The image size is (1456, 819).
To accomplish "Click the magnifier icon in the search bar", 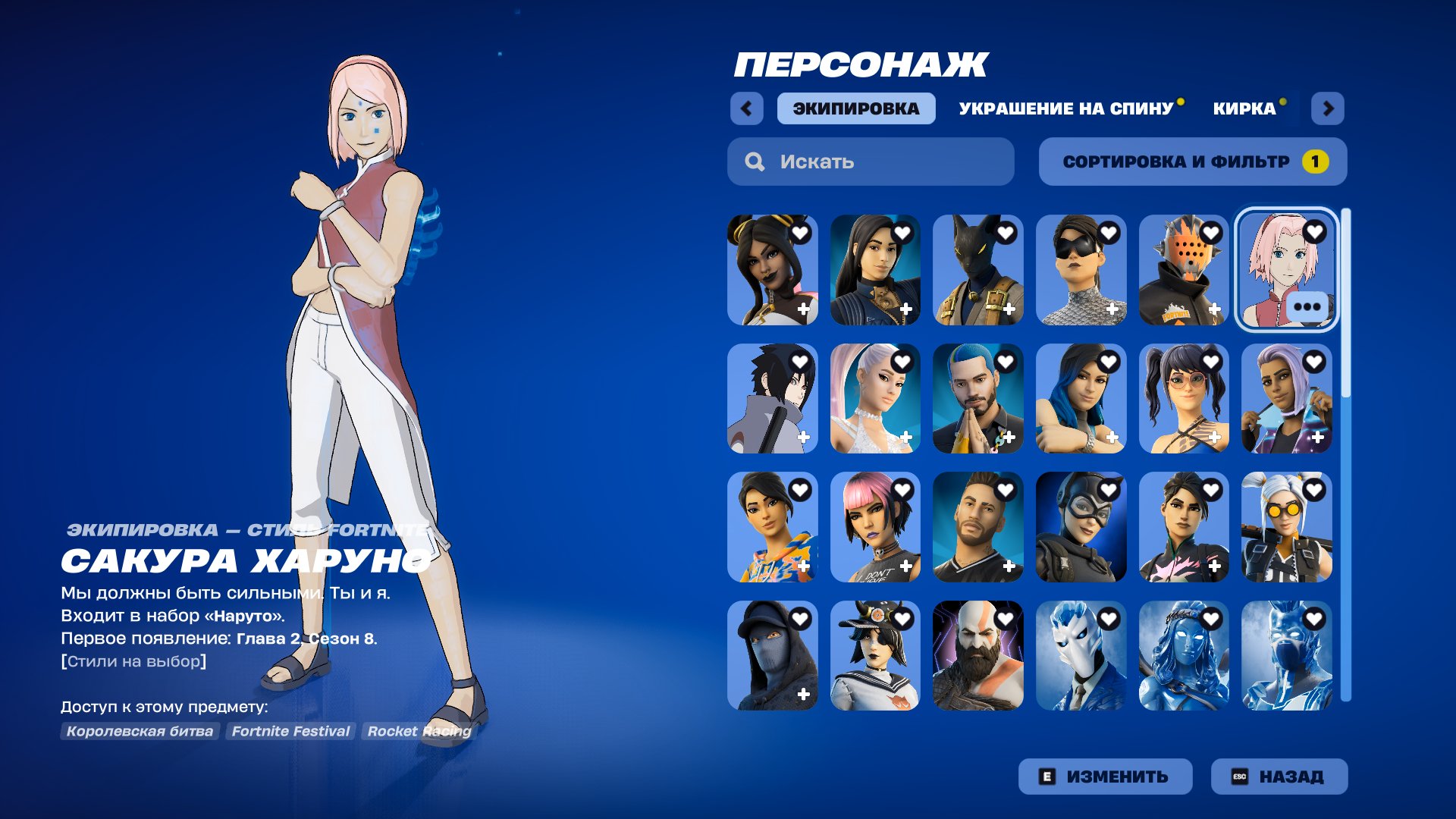I will click(754, 161).
